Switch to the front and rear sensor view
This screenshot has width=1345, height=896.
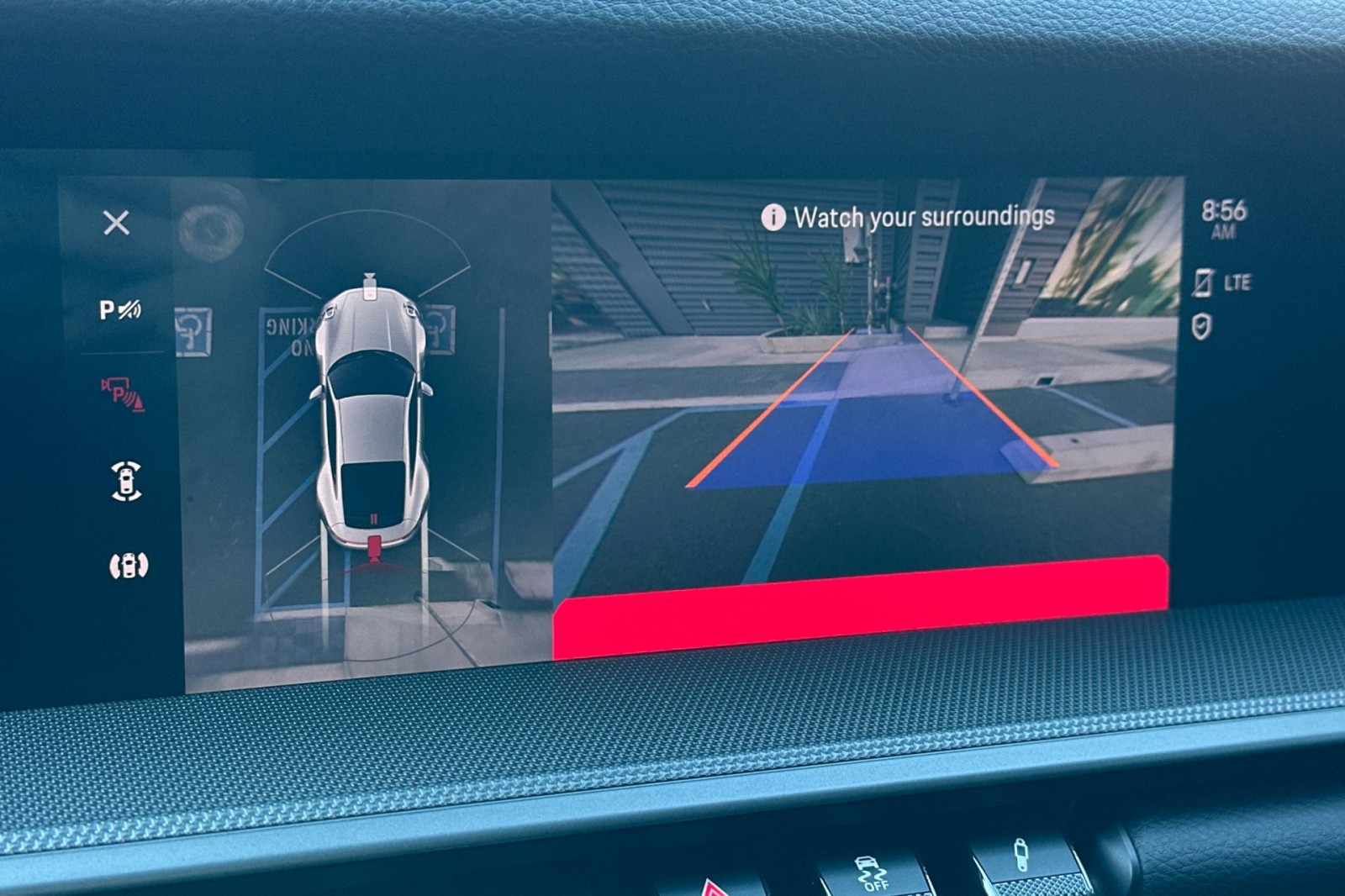[x=126, y=482]
